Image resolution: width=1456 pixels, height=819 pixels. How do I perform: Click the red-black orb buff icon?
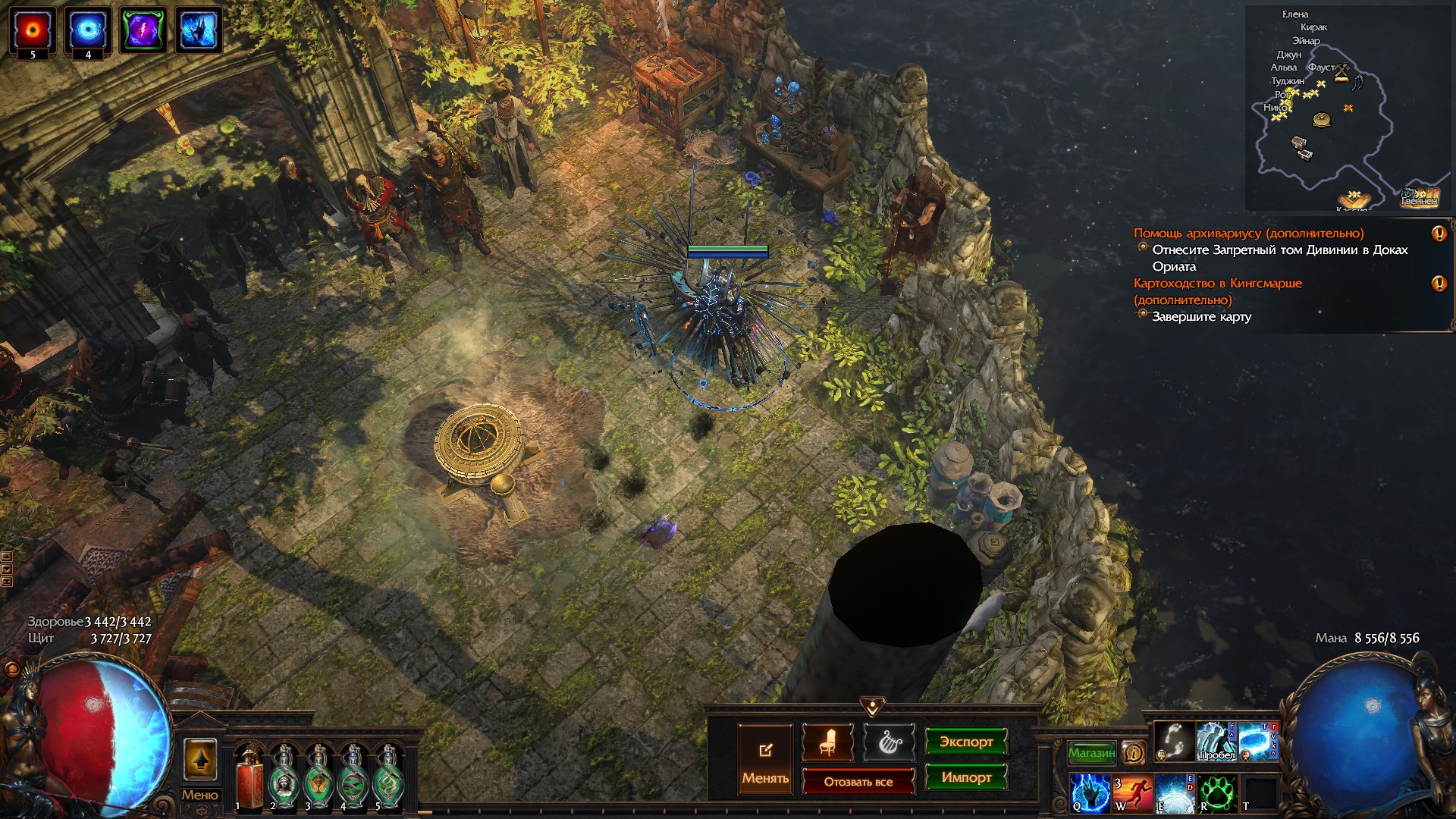pyautogui.click(x=33, y=30)
